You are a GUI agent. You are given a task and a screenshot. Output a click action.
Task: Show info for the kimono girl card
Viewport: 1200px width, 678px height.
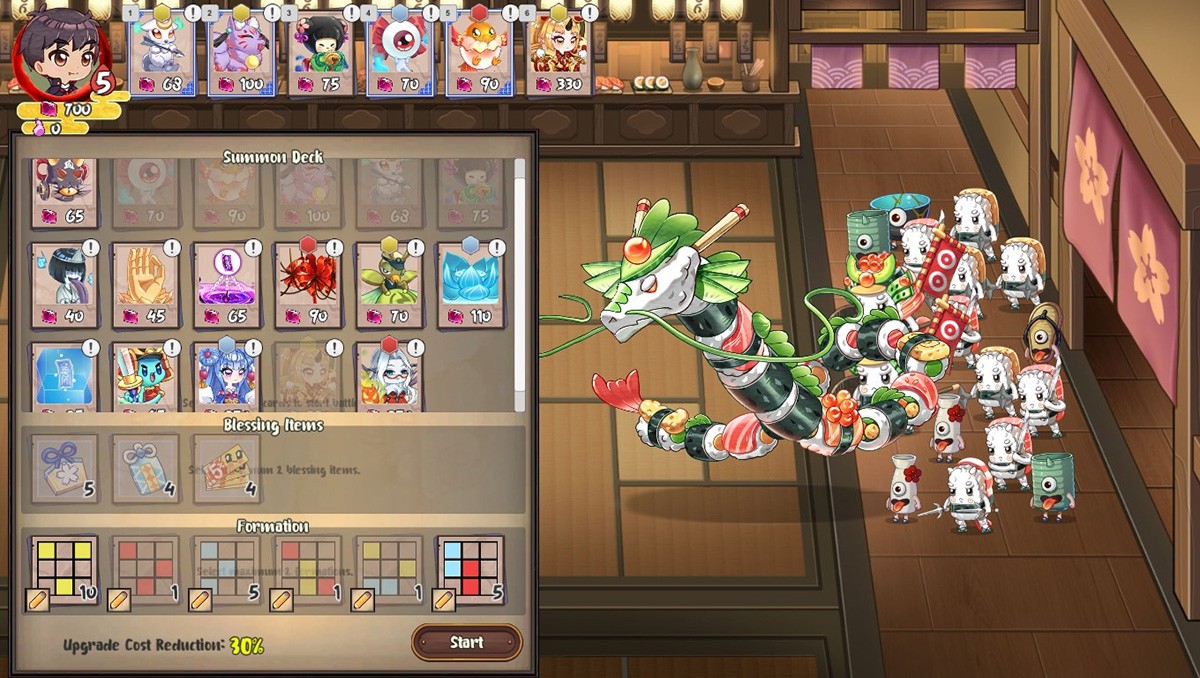click(x=350, y=13)
